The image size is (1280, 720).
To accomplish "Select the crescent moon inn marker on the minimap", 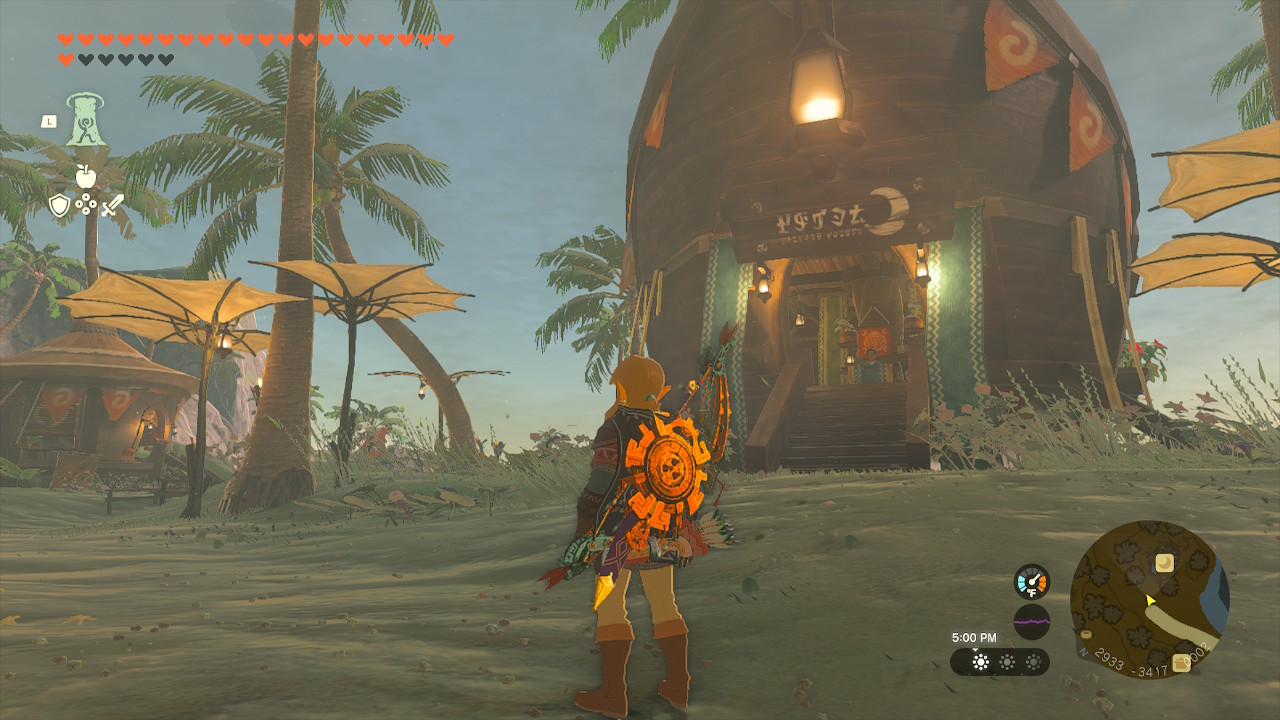I will (1164, 564).
